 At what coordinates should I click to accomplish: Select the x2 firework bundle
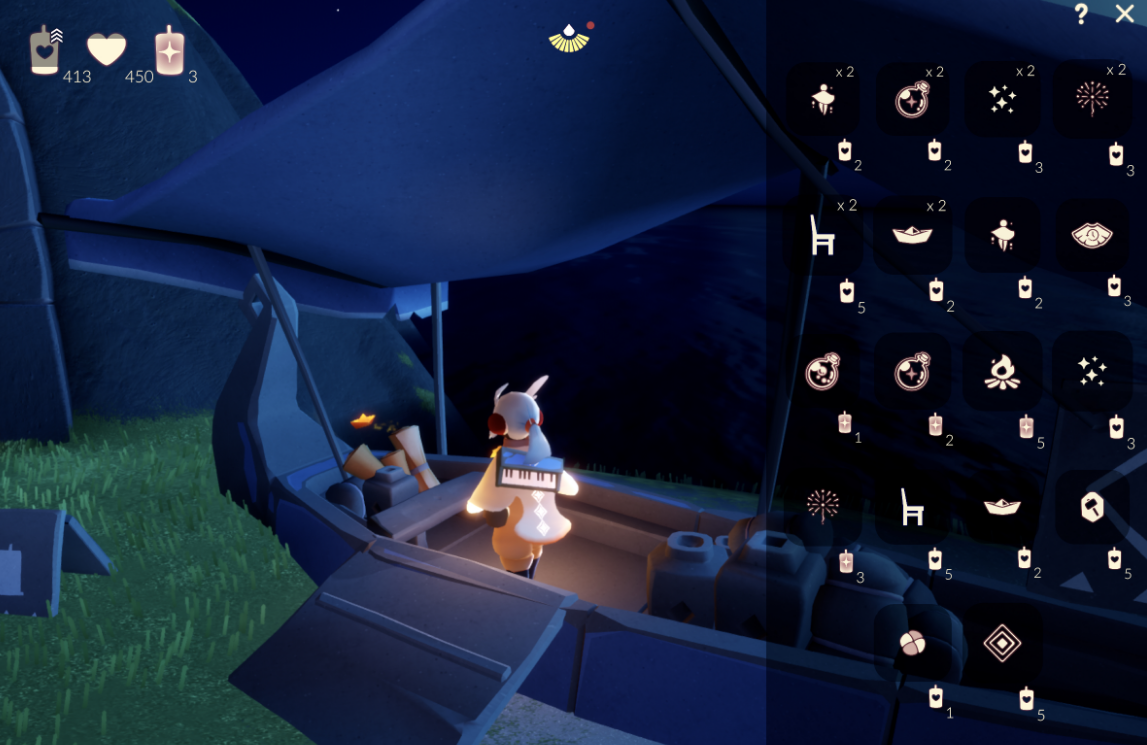pyautogui.click(x=1092, y=99)
